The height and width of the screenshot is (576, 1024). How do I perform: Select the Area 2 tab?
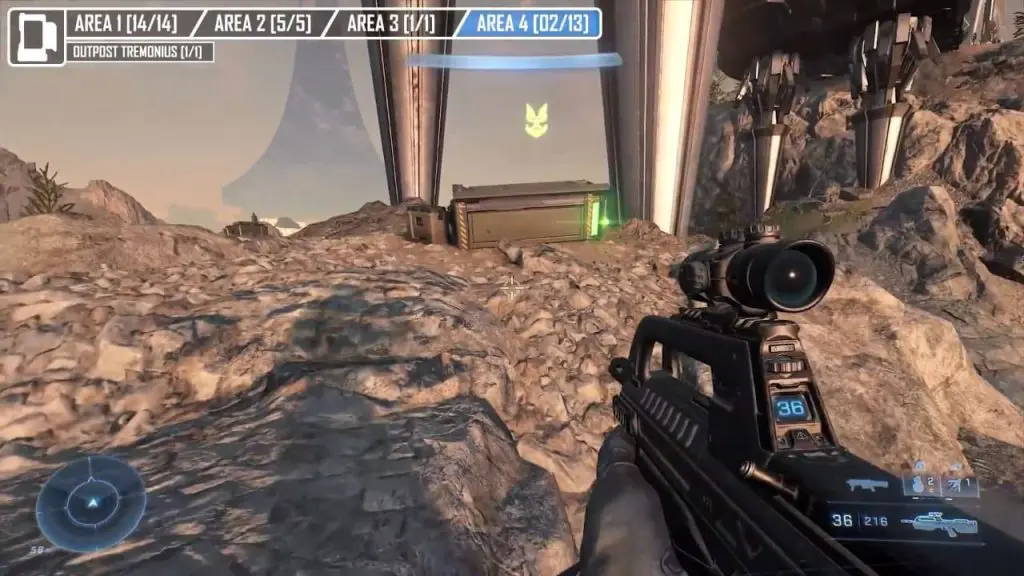(x=258, y=23)
